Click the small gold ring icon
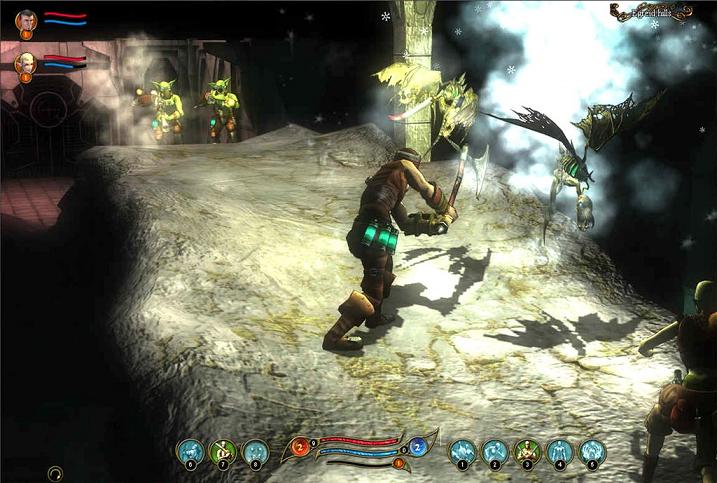Image resolution: width=717 pixels, height=483 pixels. click(x=55, y=473)
